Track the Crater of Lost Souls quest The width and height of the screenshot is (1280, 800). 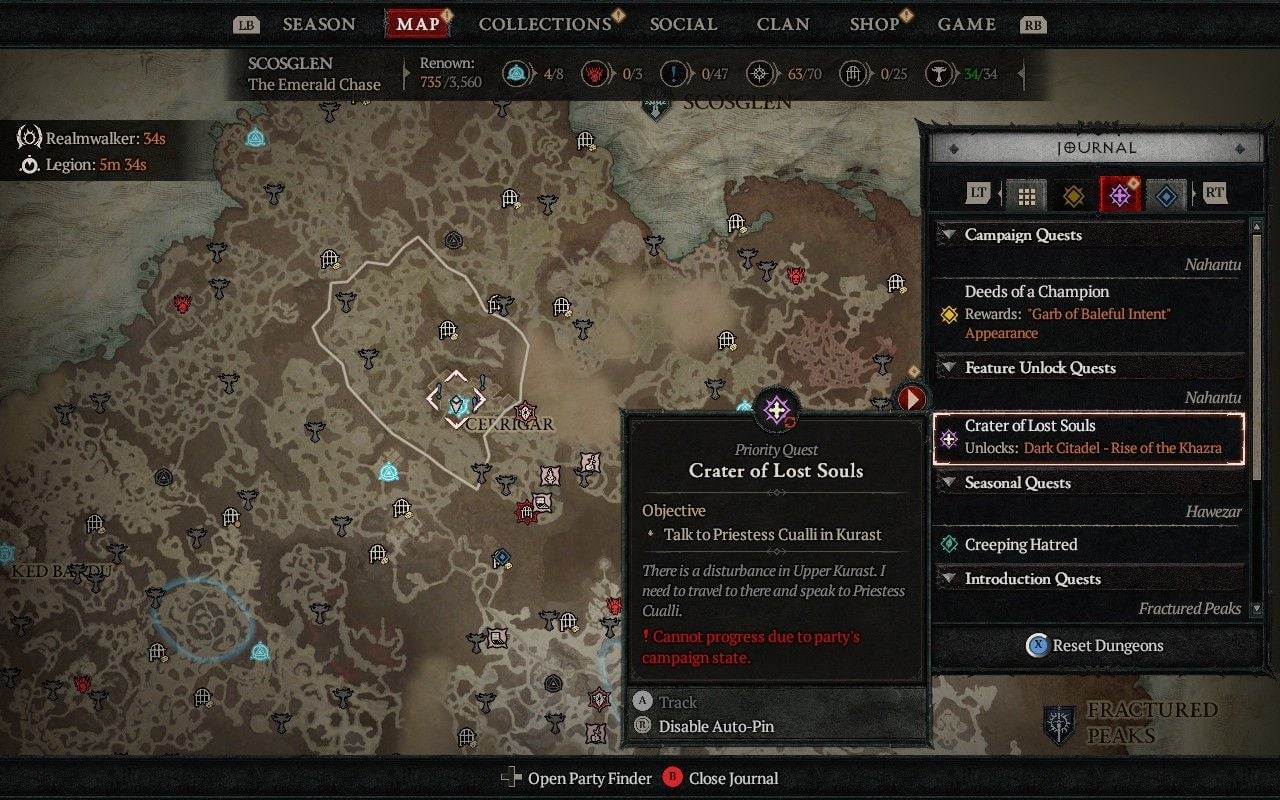coord(676,702)
